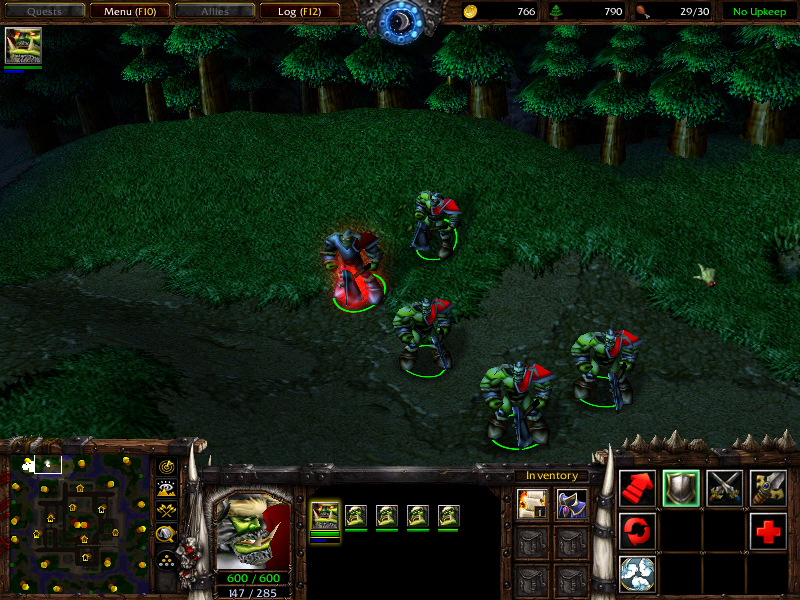Screen dimensions: 800x600
Task: Toggle minimap creep camp display button
Action: tap(166, 533)
